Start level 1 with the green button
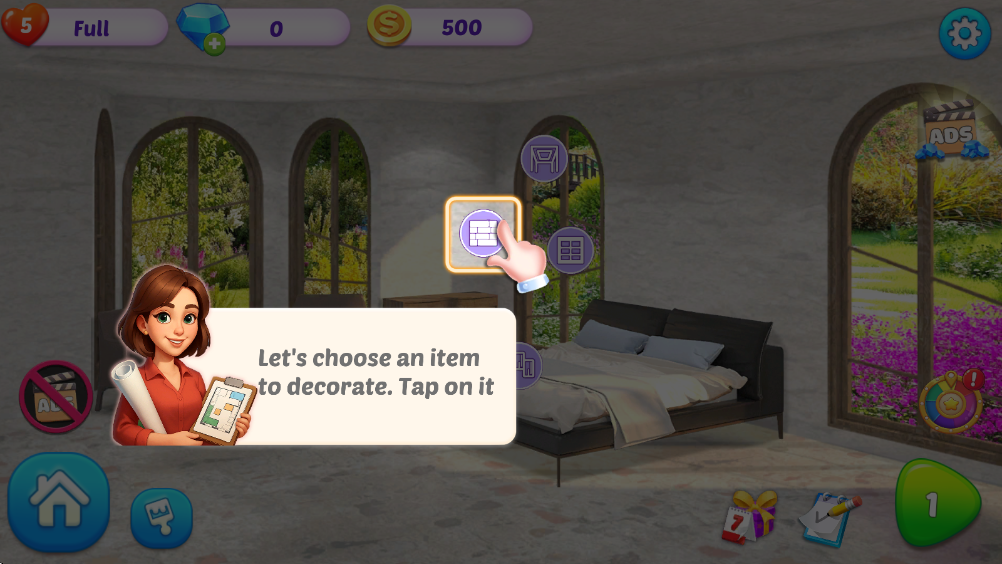Screen dimensions: 1002x564 click(x=934, y=505)
